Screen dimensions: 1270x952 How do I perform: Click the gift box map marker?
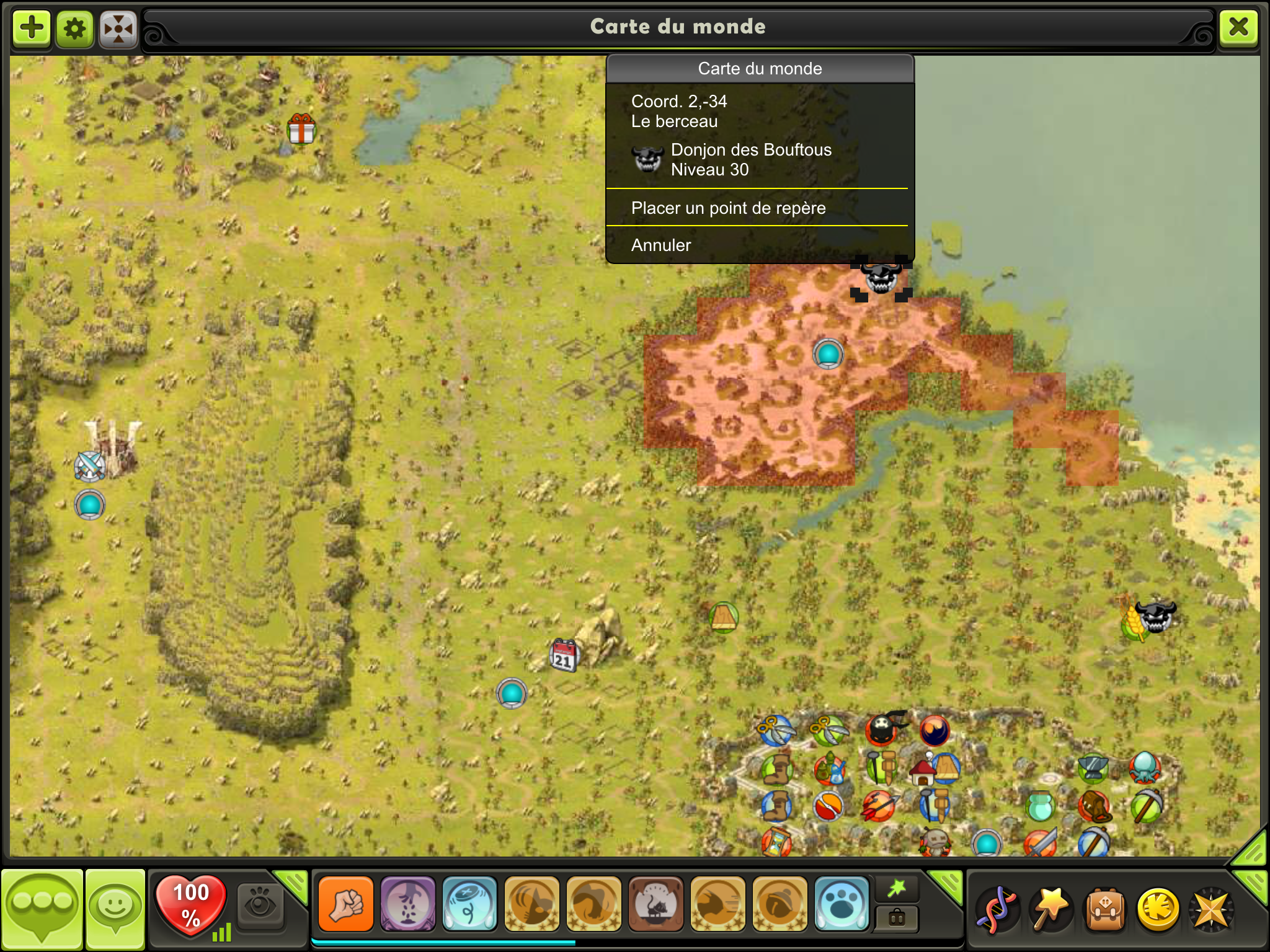click(x=301, y=128)
